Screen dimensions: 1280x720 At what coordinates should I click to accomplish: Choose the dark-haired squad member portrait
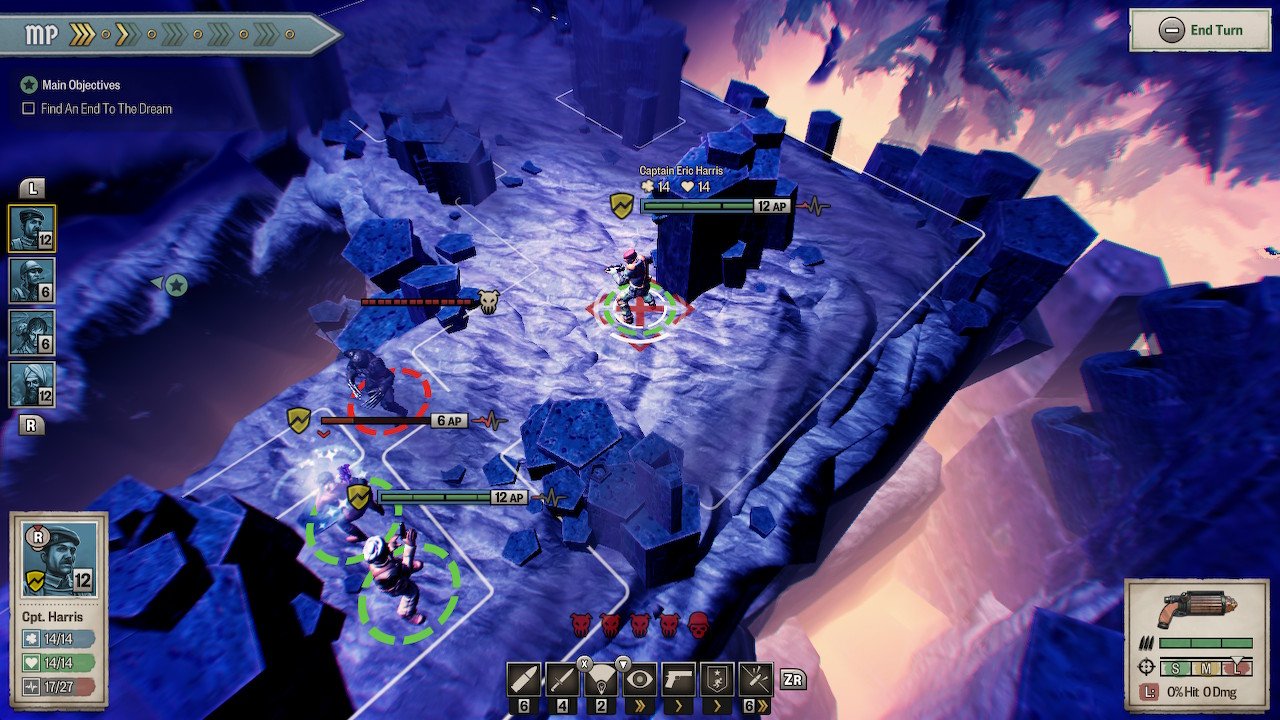pos(32,332)
